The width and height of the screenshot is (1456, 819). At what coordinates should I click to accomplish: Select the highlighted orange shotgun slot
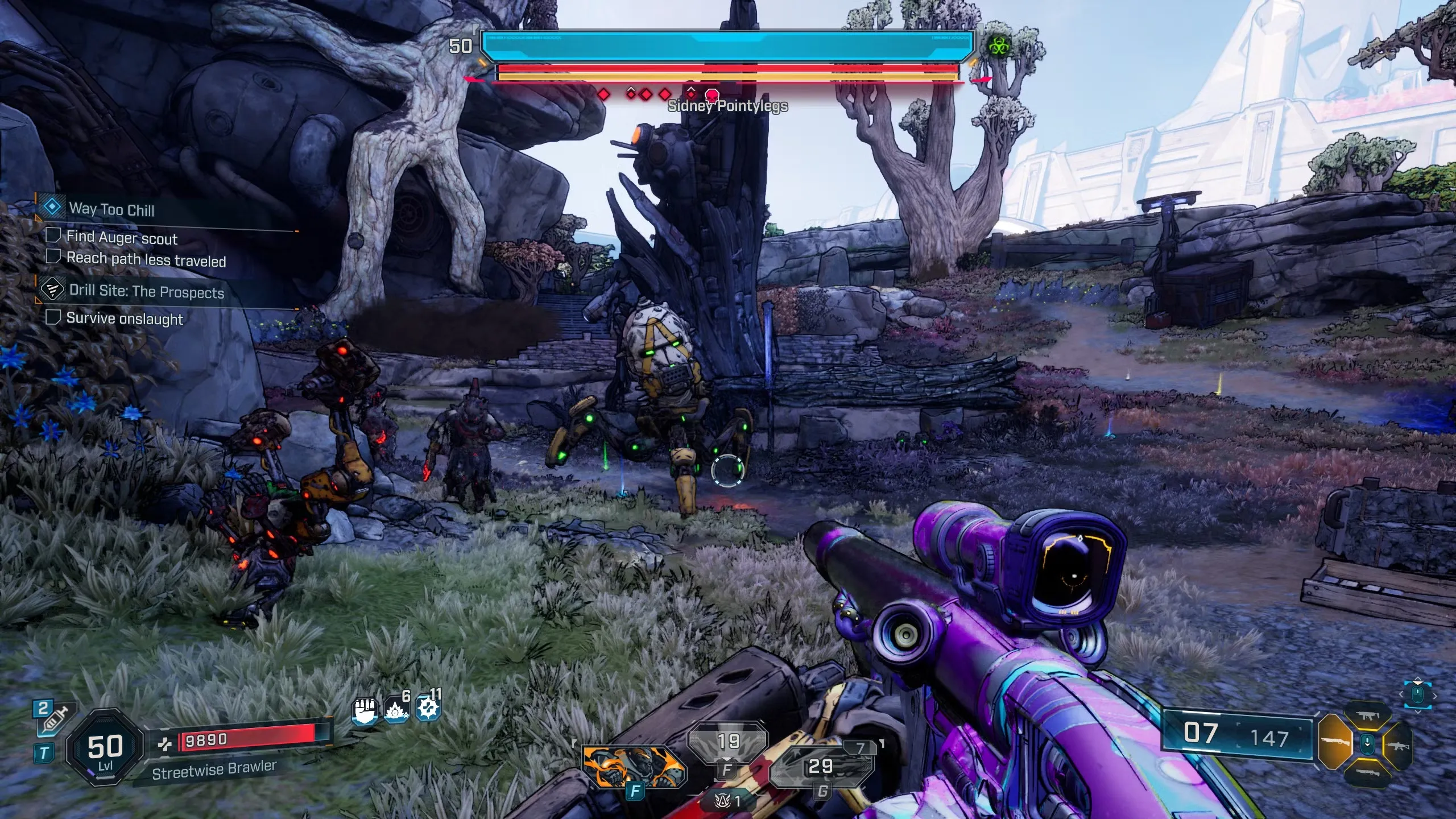(1334, 742)
